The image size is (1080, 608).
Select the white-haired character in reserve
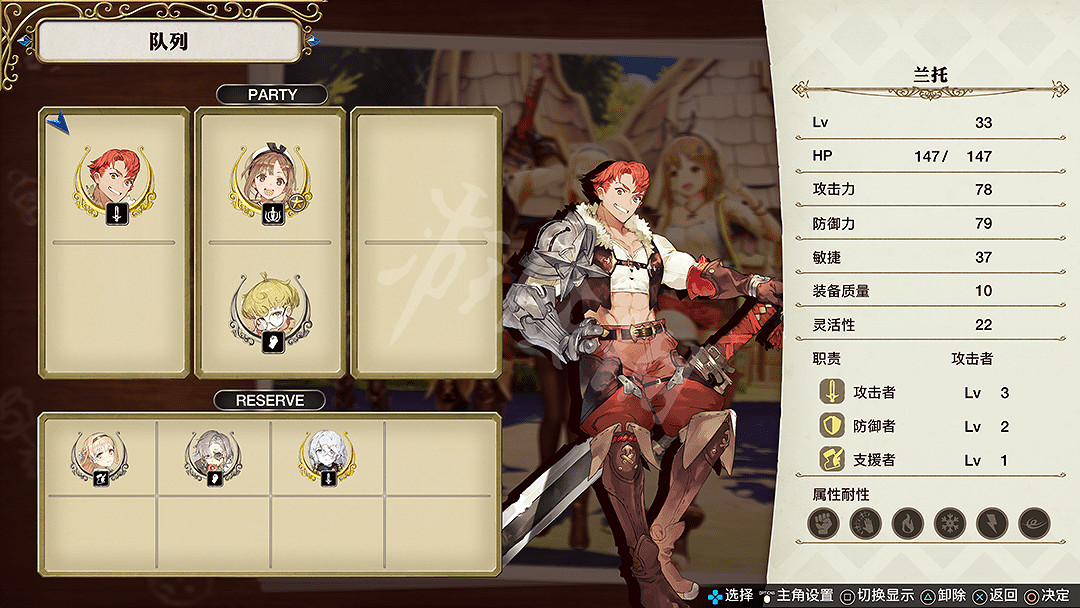(x=326, y=457)
